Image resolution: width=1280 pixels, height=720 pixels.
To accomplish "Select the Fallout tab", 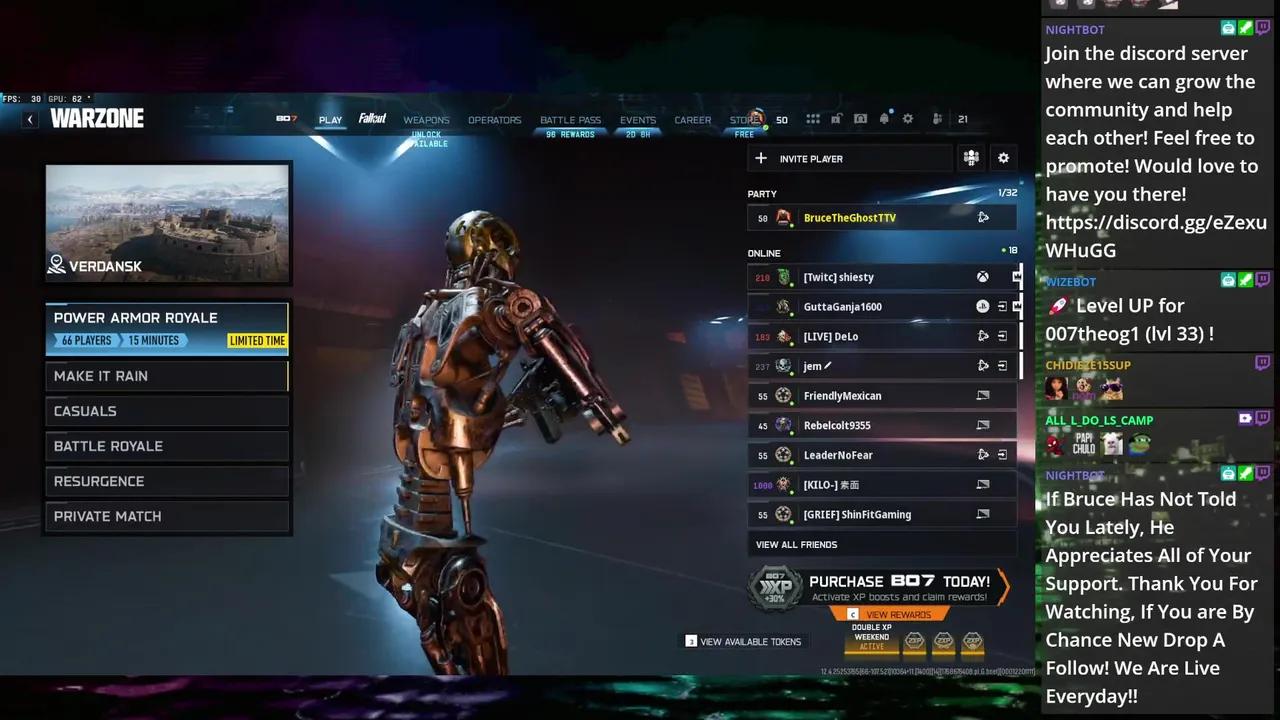I will (x=373, y=119).
